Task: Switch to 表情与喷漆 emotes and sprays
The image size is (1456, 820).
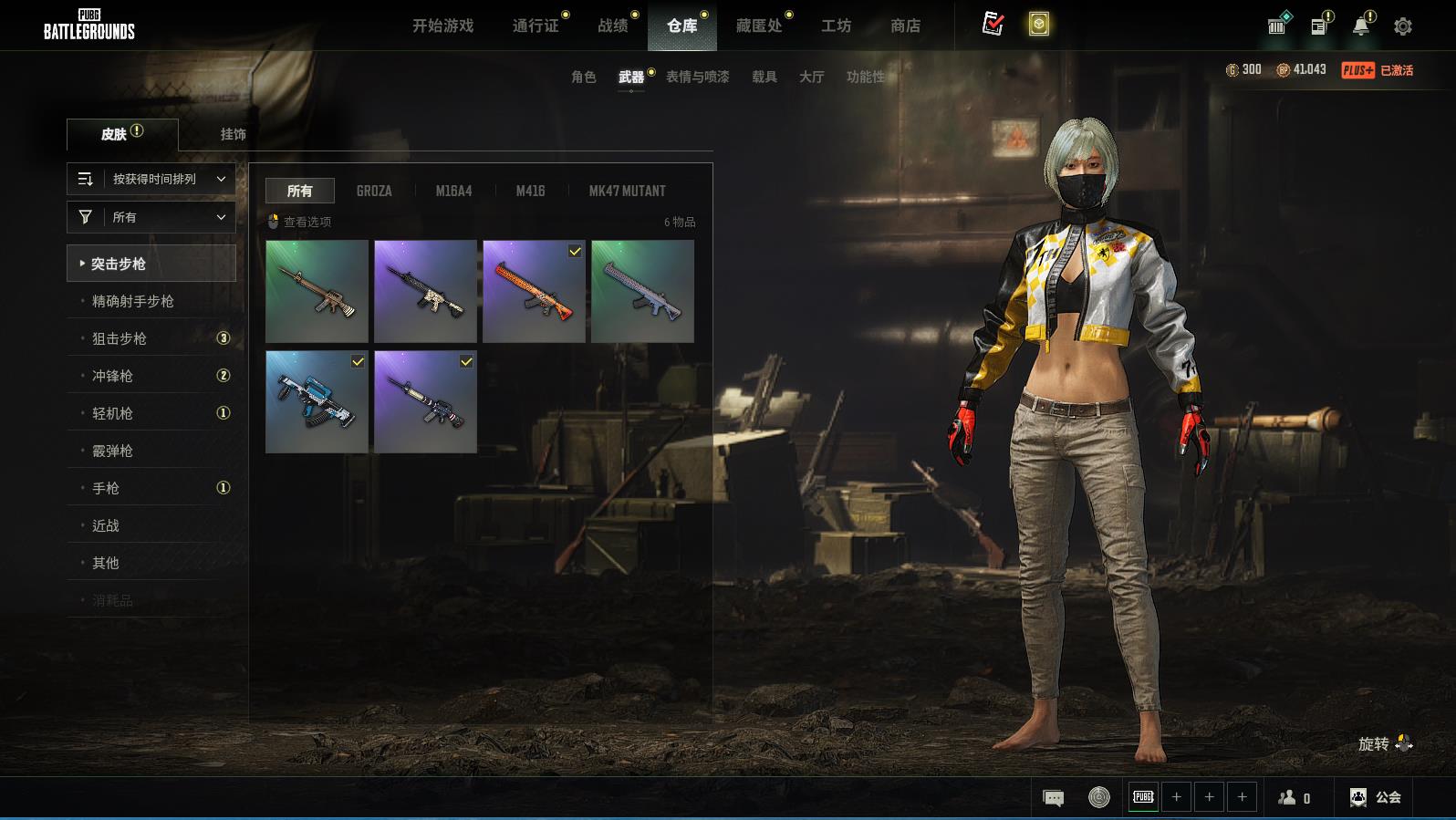Action: point(697,77)
